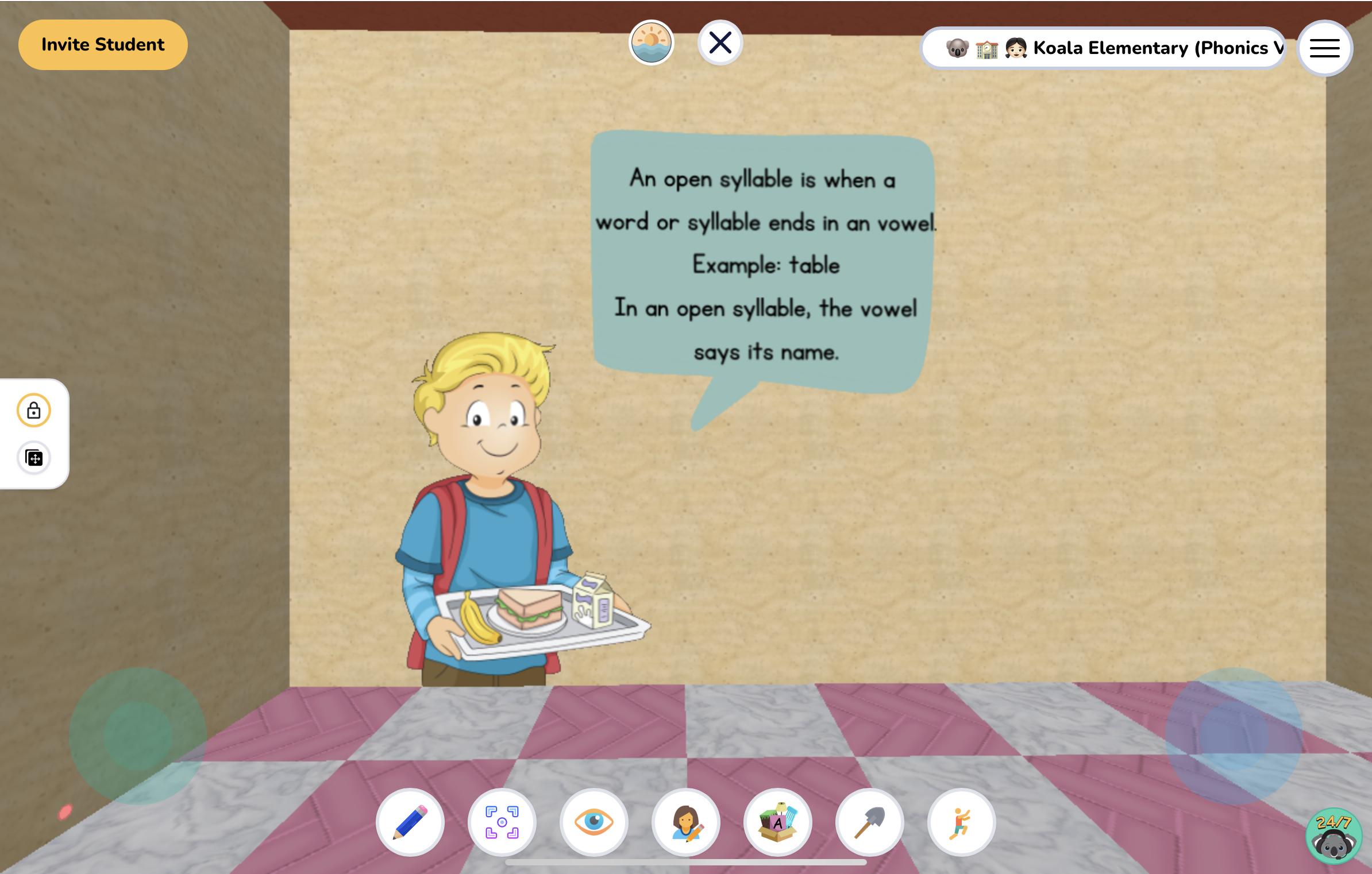Enable the running movement mode
Viewport: 1372px width, 874px height.
(960, 822)
